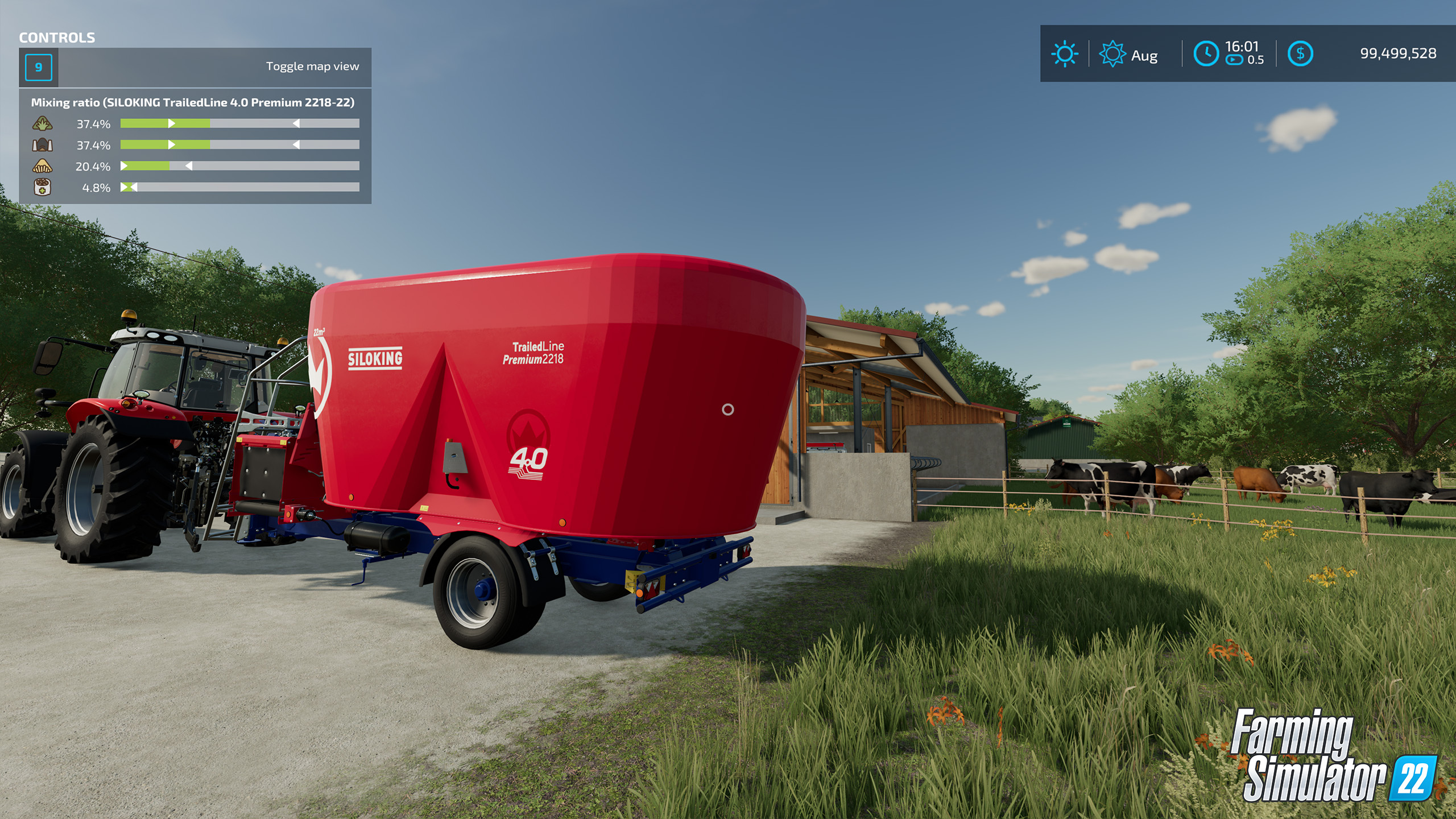1456x819 pixels.
Task: Click the hay pile mixing ratio icon
Action: point(43,123)
